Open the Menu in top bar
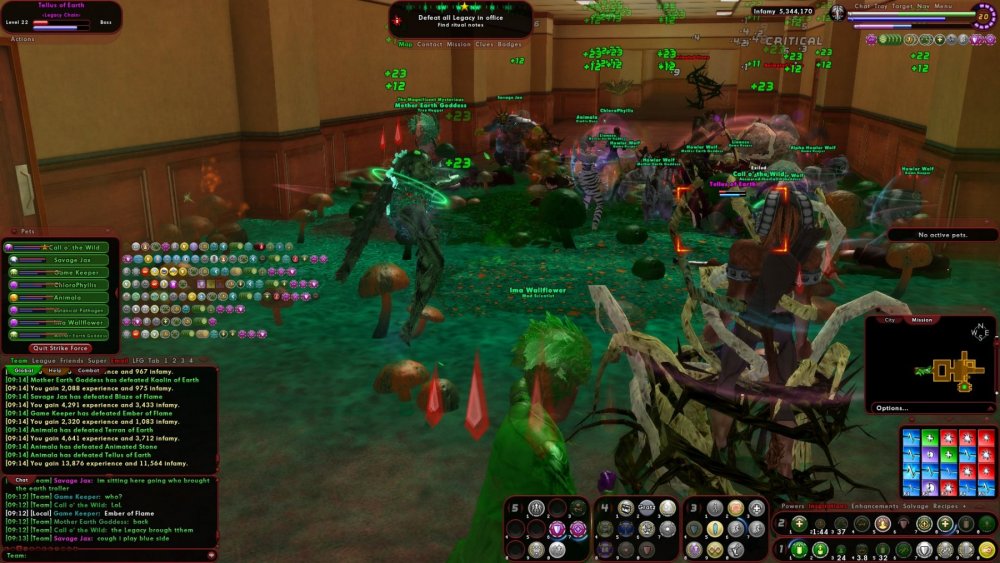Screen dimensions: 1000x563 (944, 6)
